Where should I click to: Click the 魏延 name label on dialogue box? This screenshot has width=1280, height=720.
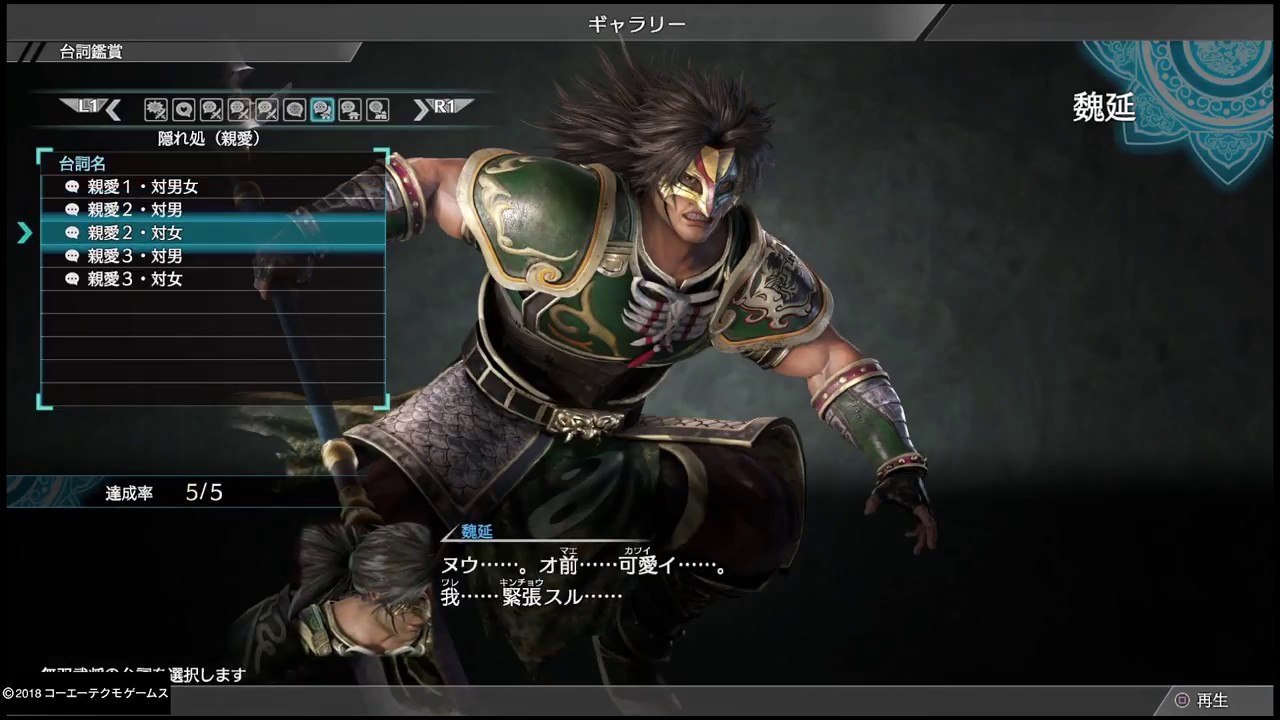pyautogui.click(x=475, y=532)
